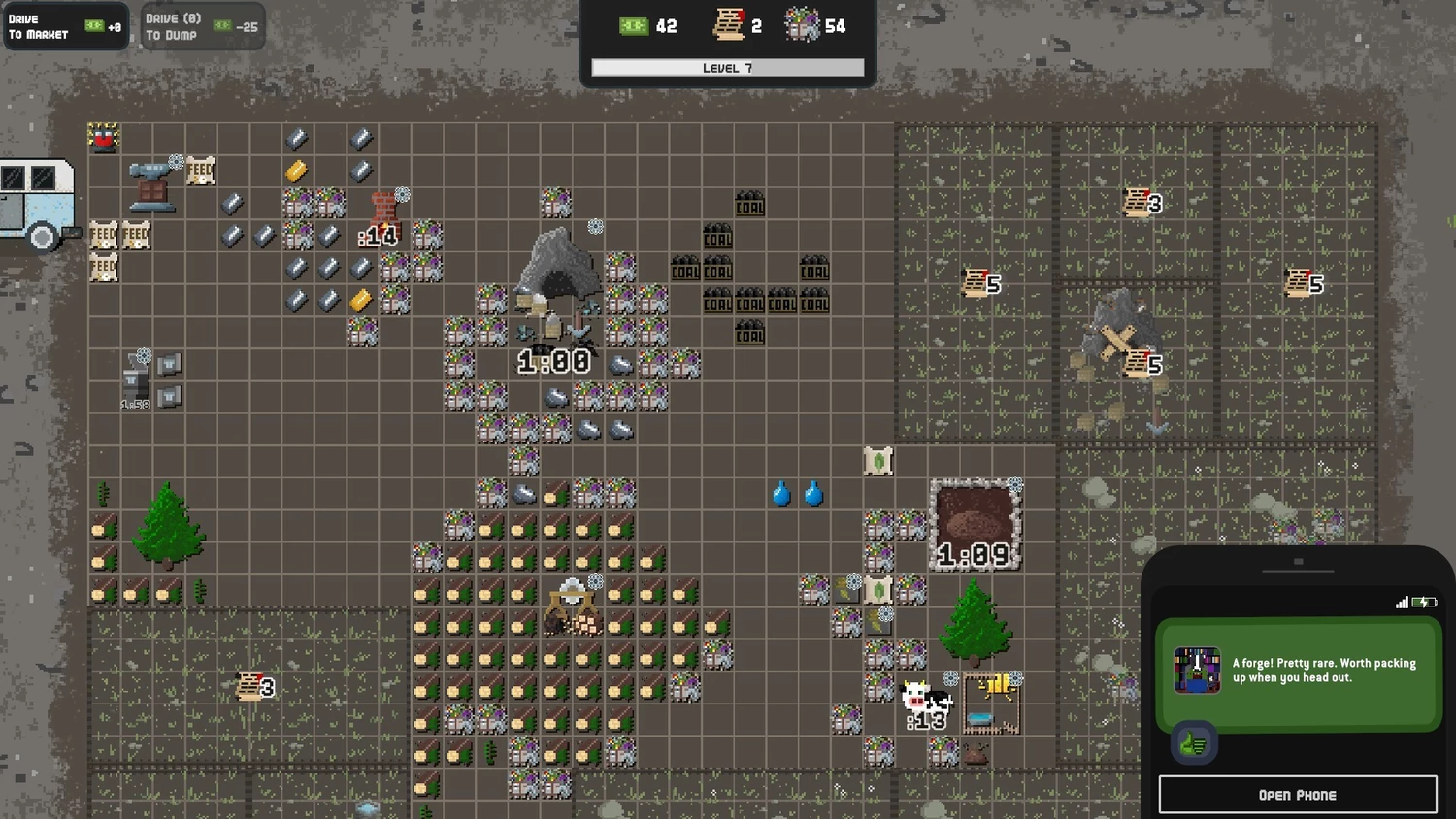Choose the Drive to Market button
The image size is (1456, 819).
tap(65, 26)
